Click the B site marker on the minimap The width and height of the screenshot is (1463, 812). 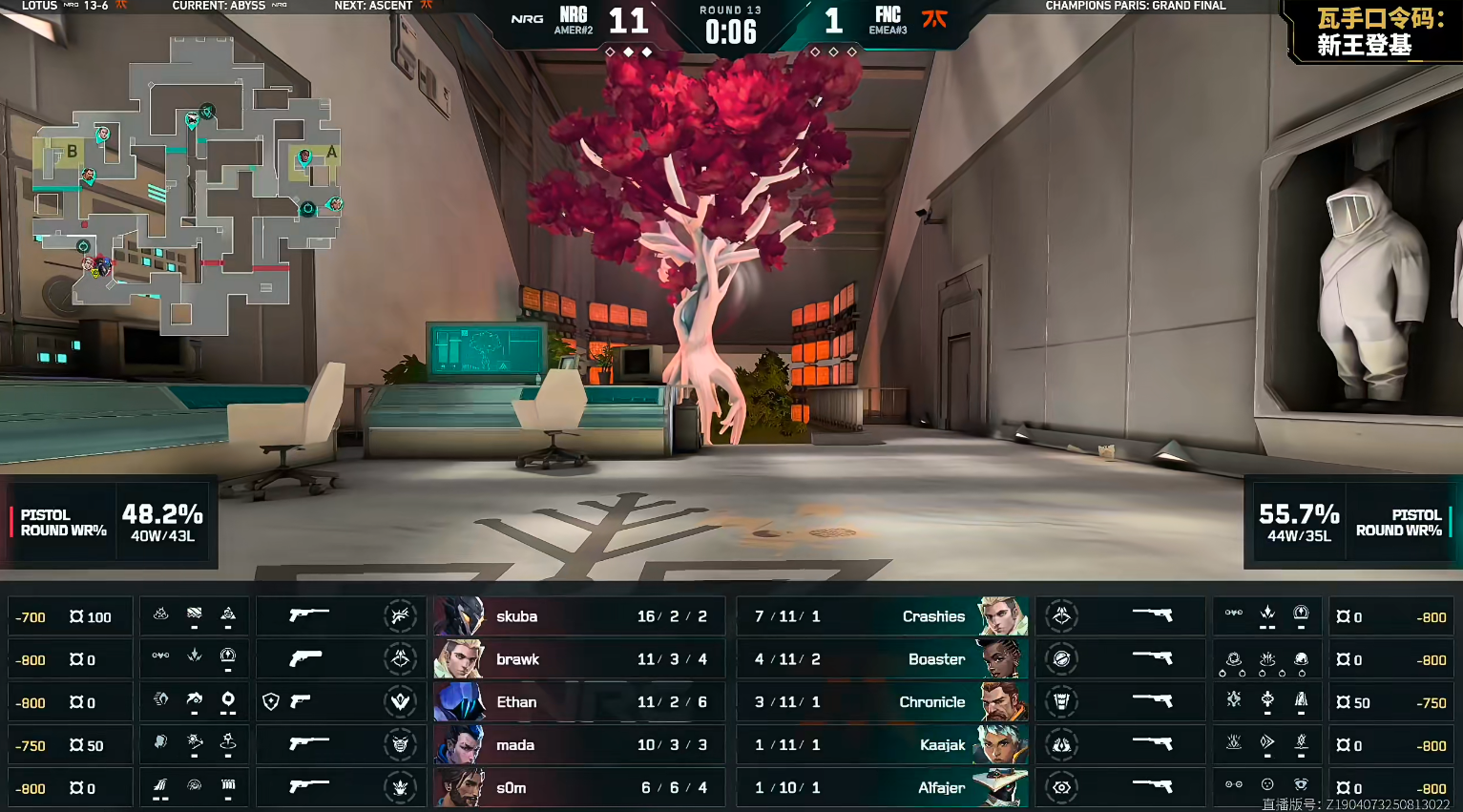[x=72, y=152]
